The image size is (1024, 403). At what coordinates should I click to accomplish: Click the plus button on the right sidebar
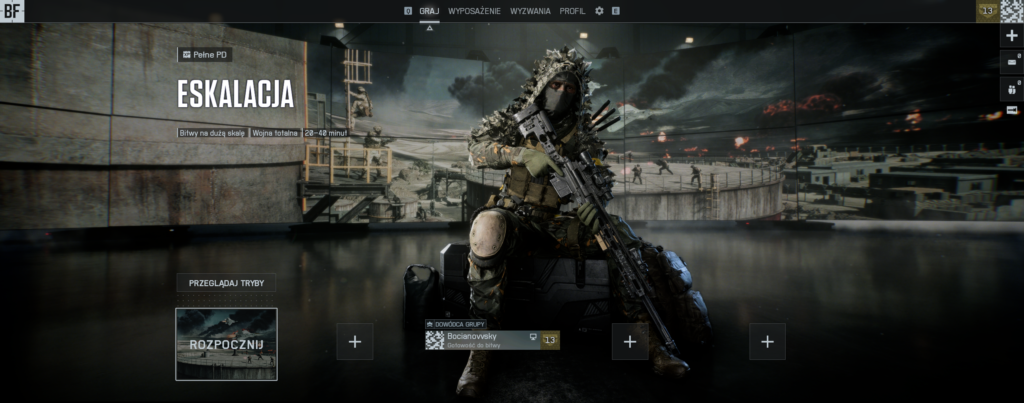[1011, 35]
